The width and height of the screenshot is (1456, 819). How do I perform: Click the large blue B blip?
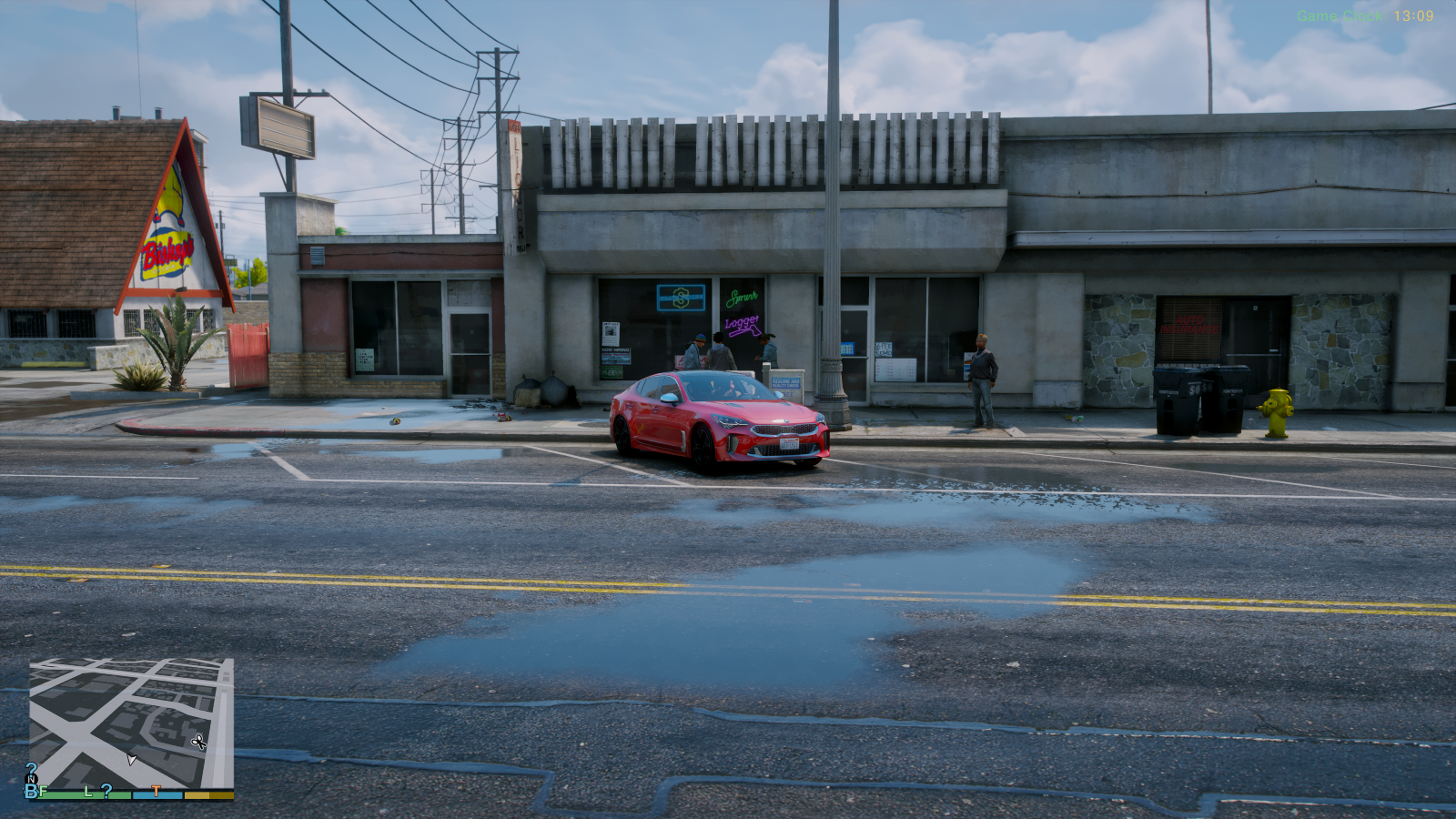point(31,792)
